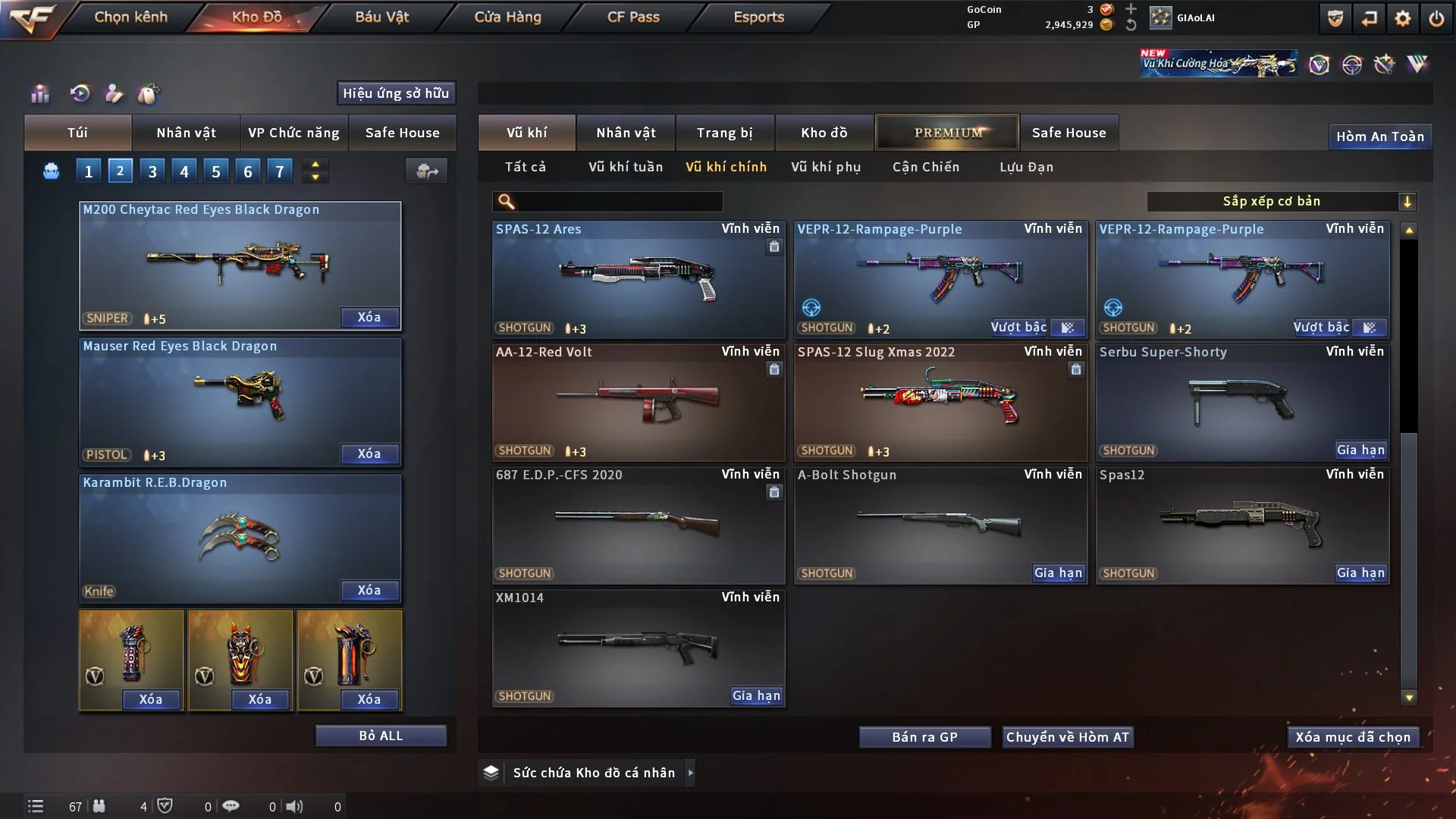The width and height of the screenshot is (1456, 819).
Task: Open the CF Pass menu
Action: (x=633, y=17)
